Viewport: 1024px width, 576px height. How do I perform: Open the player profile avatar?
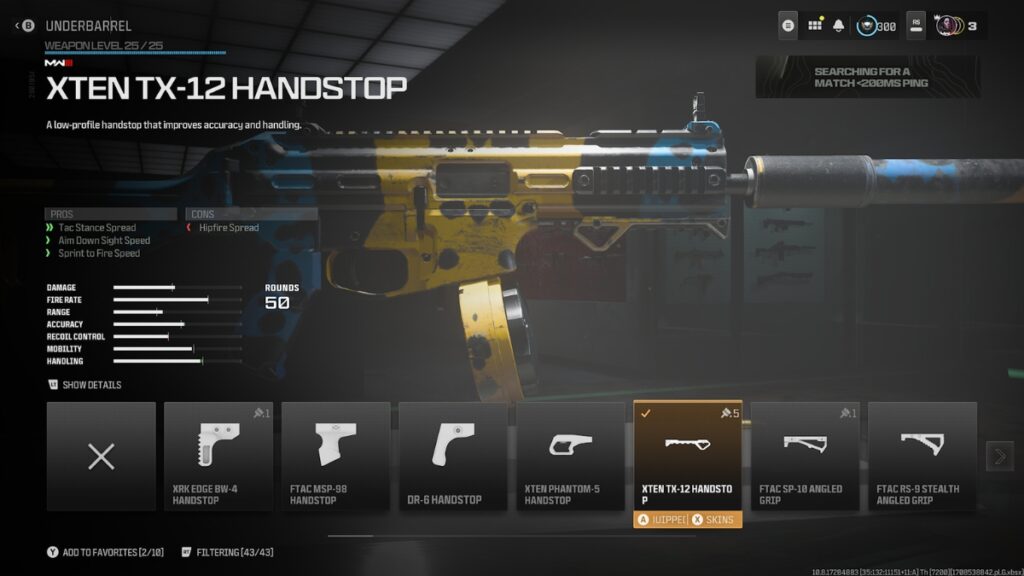[946, 26]
